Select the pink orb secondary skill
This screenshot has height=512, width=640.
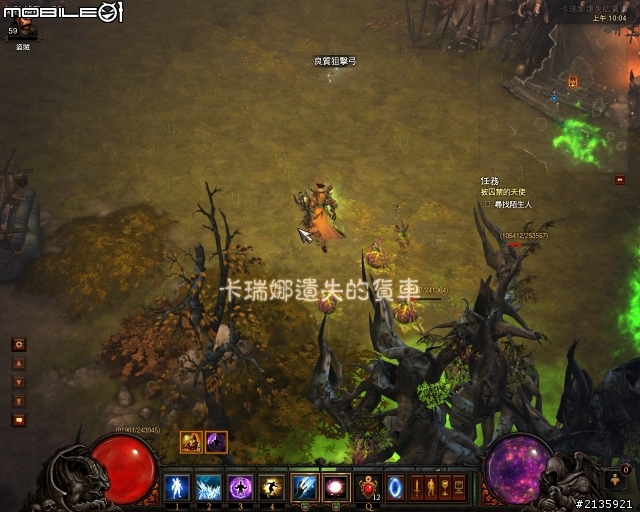[336, 488]
